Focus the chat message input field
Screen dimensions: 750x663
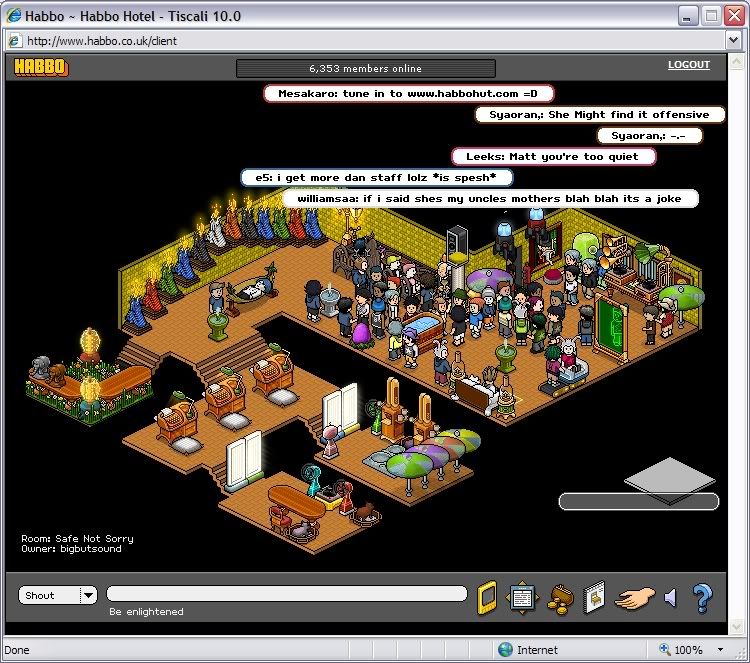pos(286,594)
